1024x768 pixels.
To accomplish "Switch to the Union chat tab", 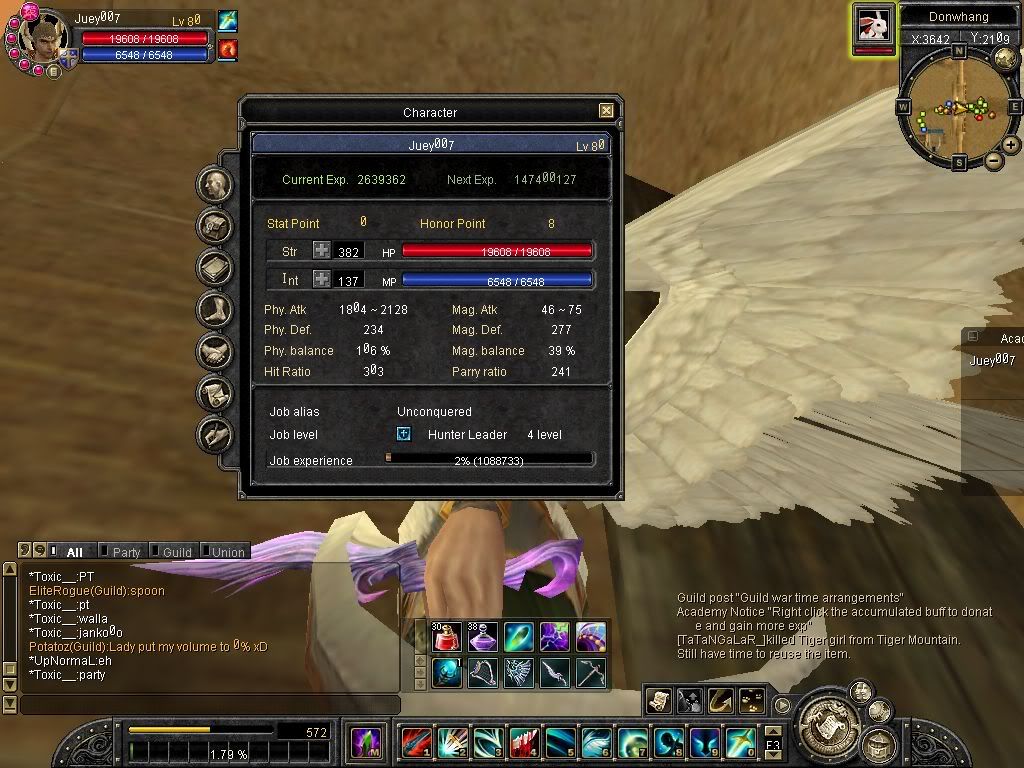I will coord(227,552).
